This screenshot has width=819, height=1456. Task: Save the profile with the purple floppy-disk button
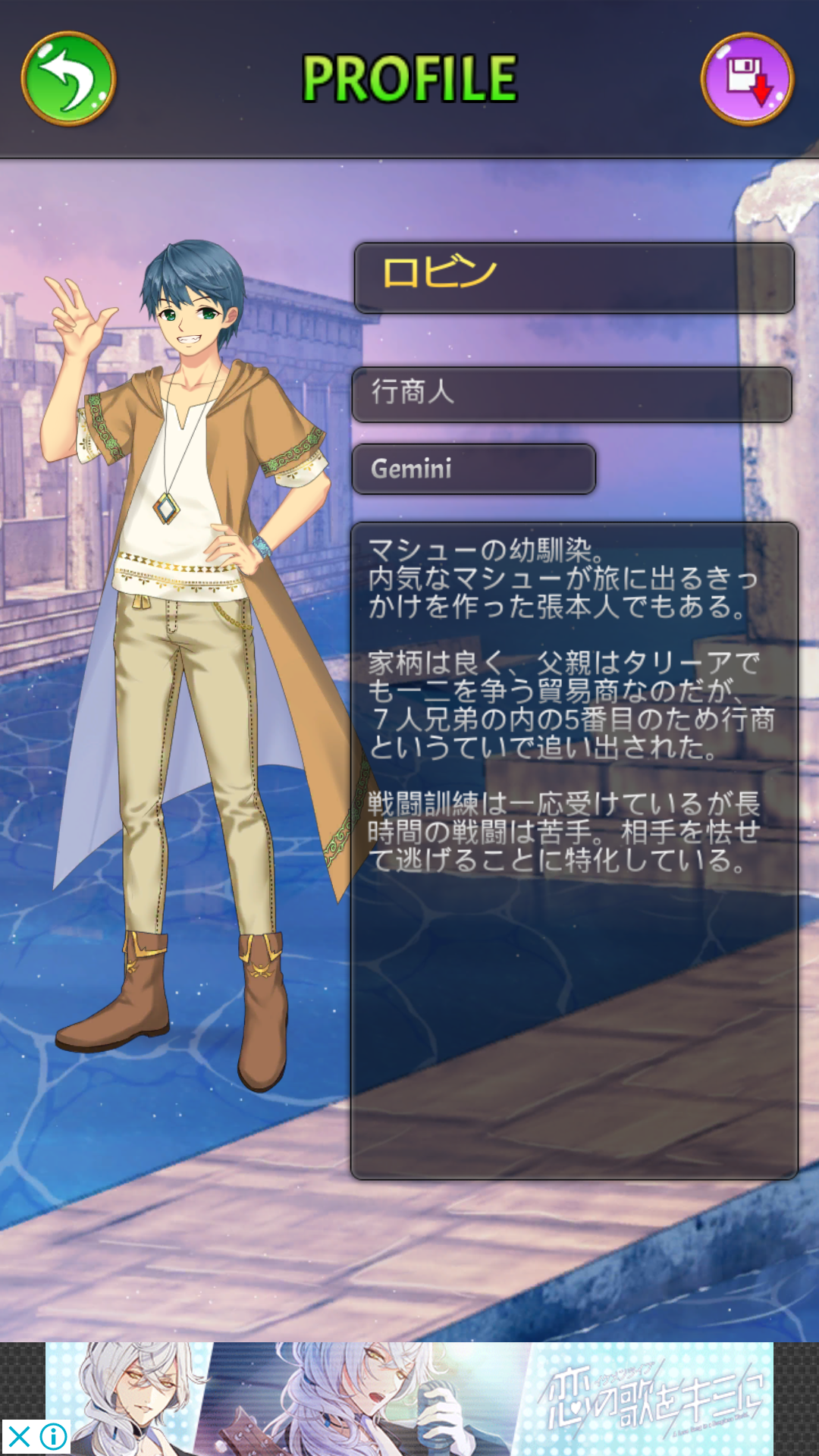click(747, 78)
